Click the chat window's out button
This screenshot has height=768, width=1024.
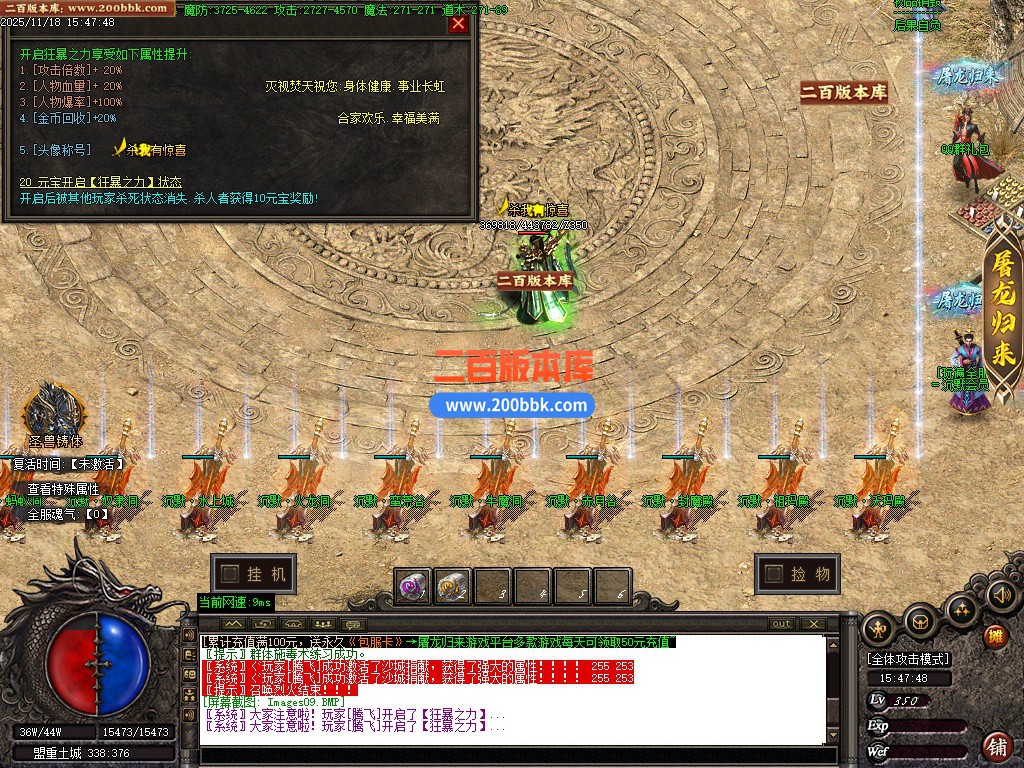[780, 624]
